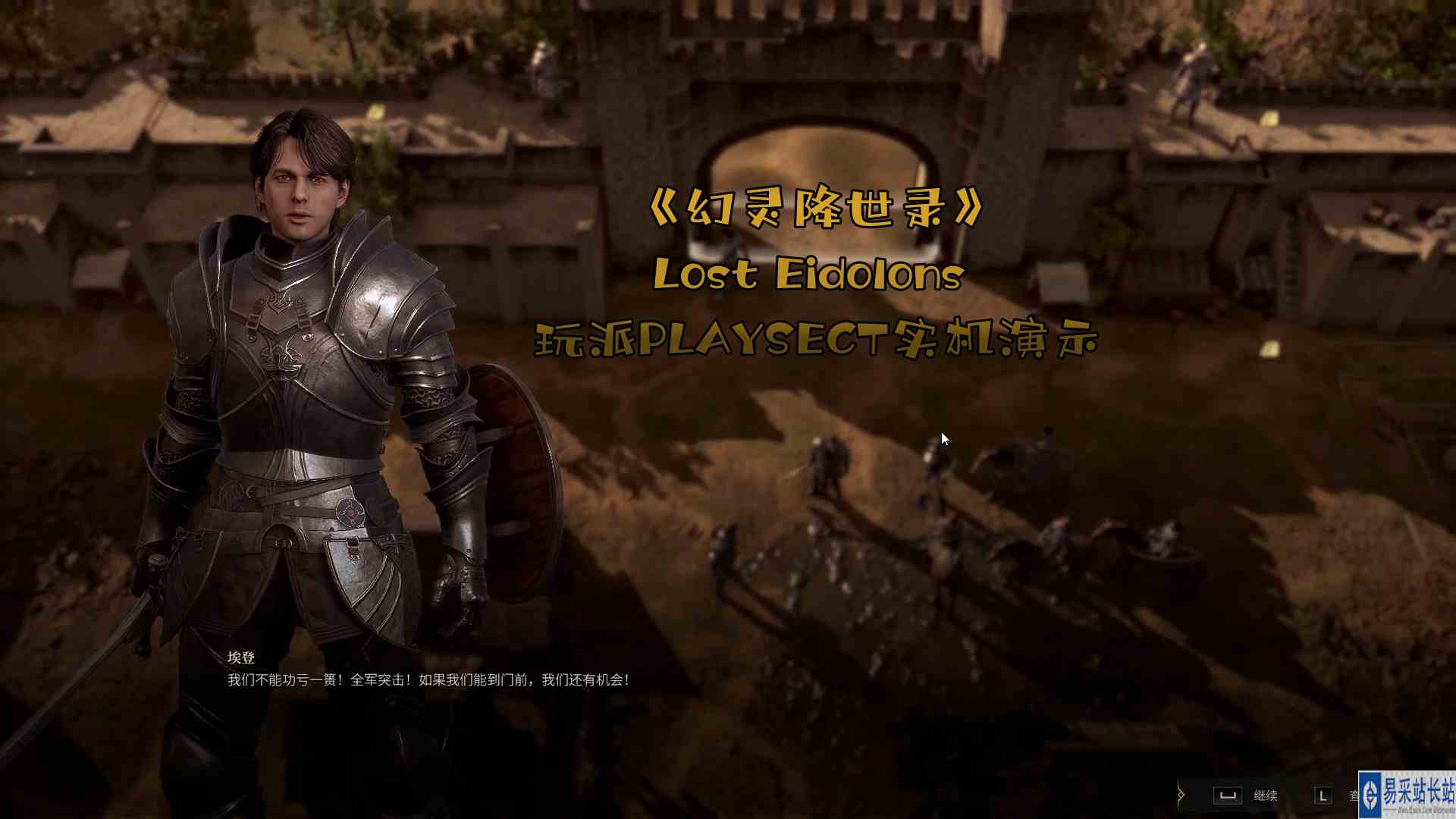
Task: Click the spacebar key prompt icon
Action: pos(1228,795)
